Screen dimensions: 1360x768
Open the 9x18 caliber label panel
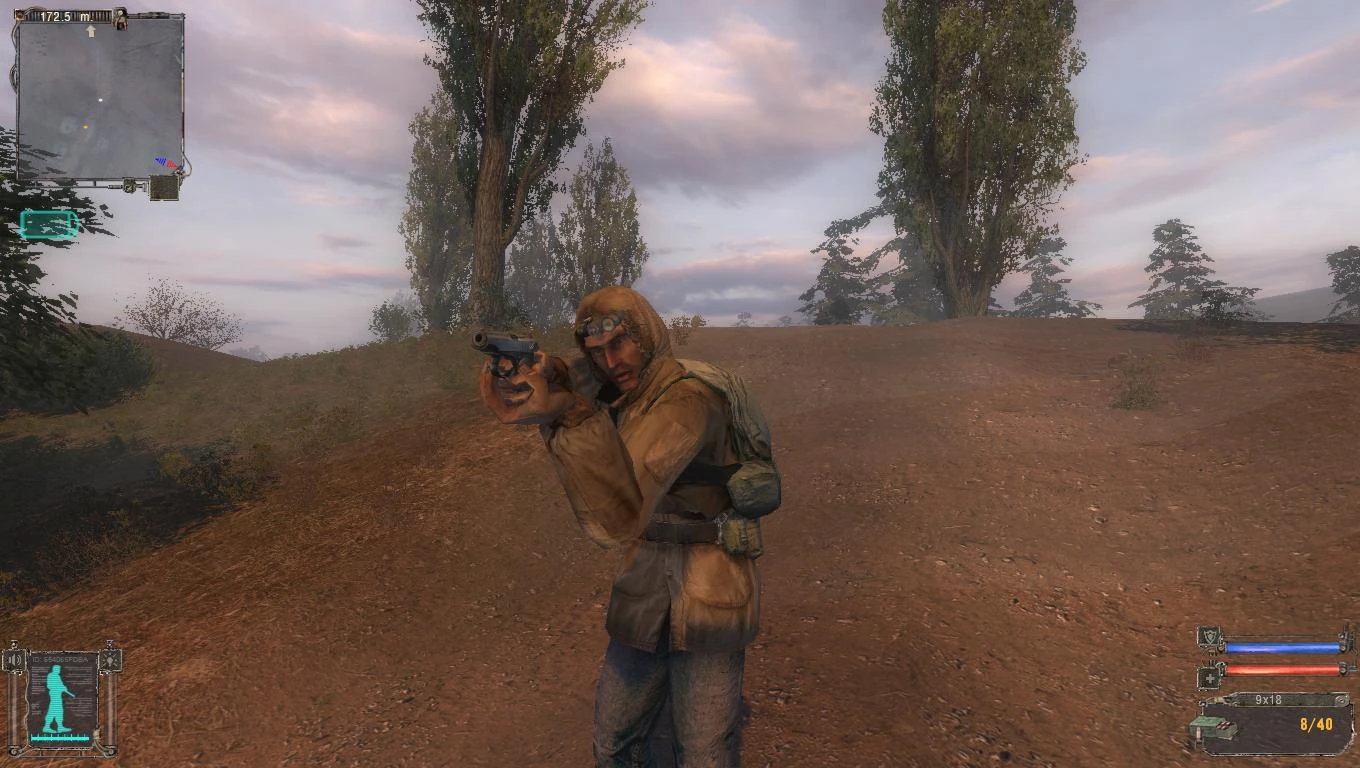tap(1269, 700)
